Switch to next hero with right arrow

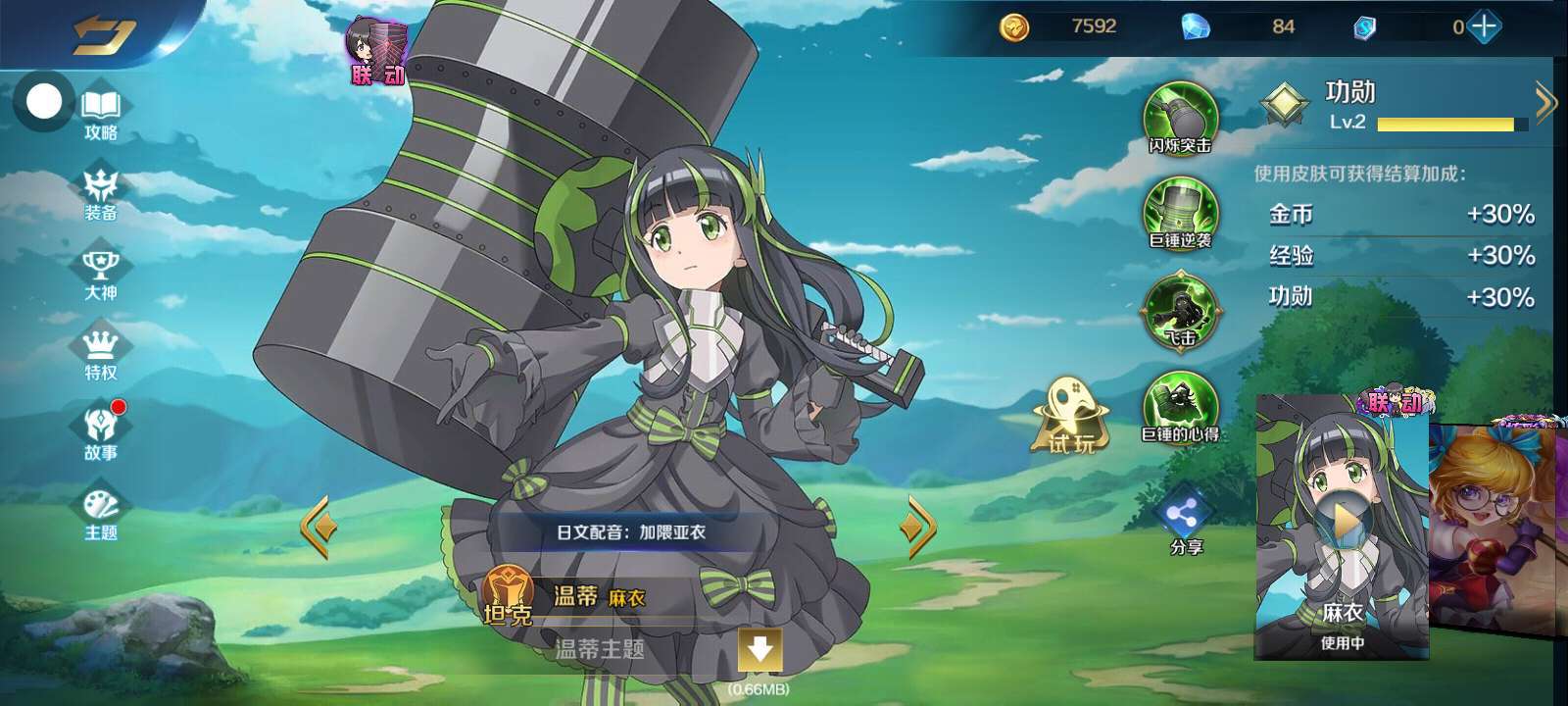pos(918,527)
